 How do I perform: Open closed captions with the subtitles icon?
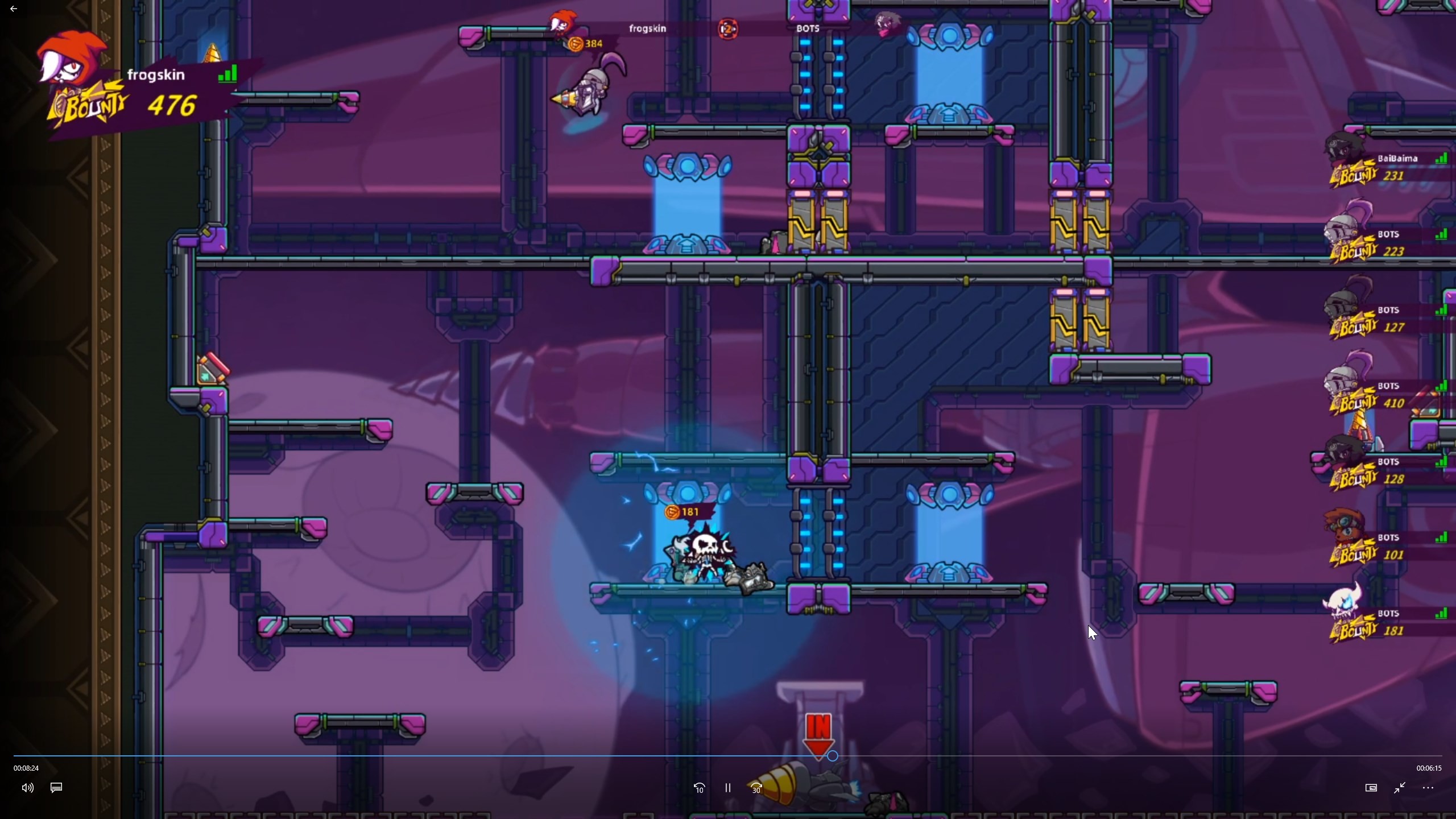[56, 788]
